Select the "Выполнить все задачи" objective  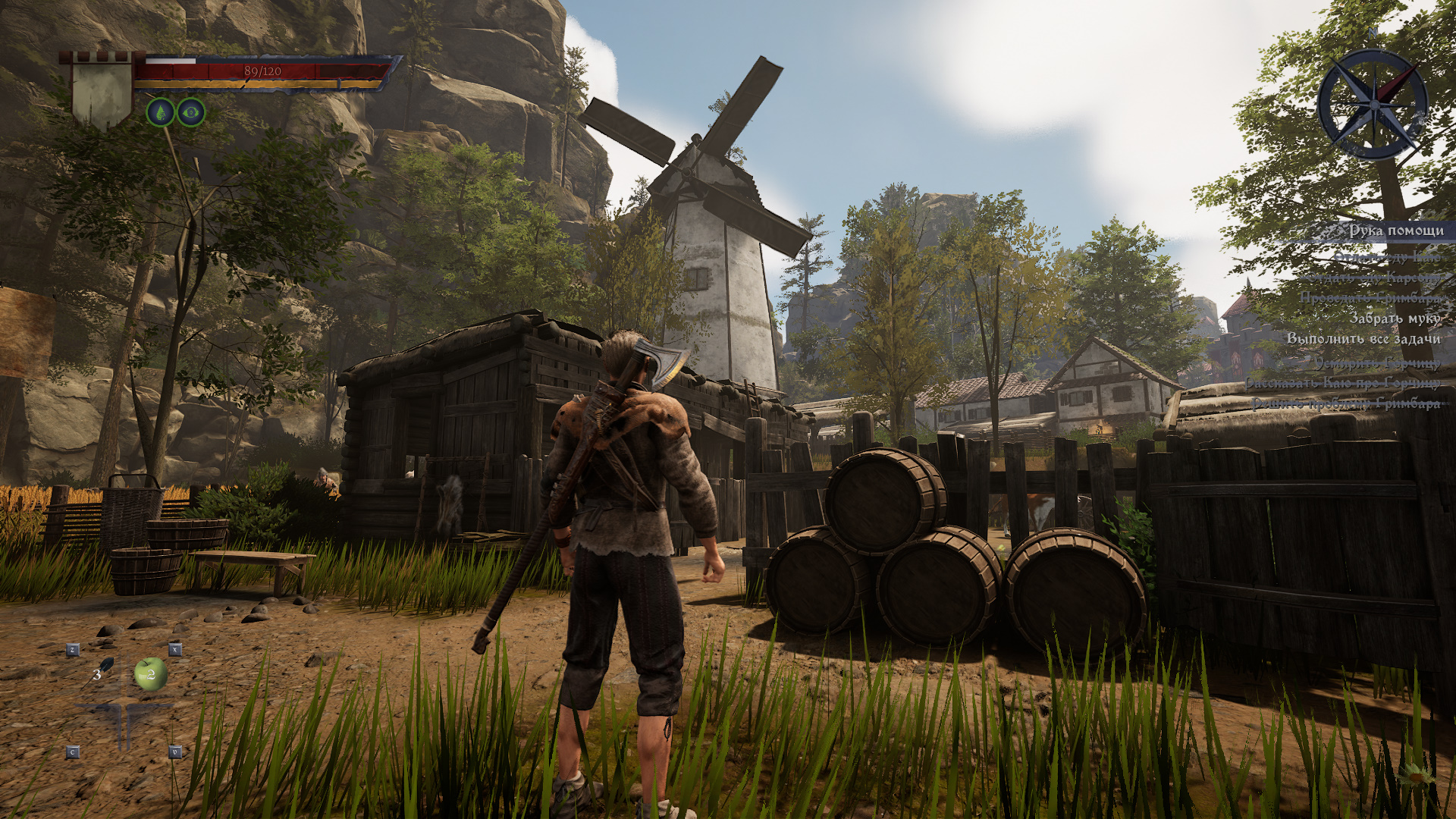click(1363, 339)
